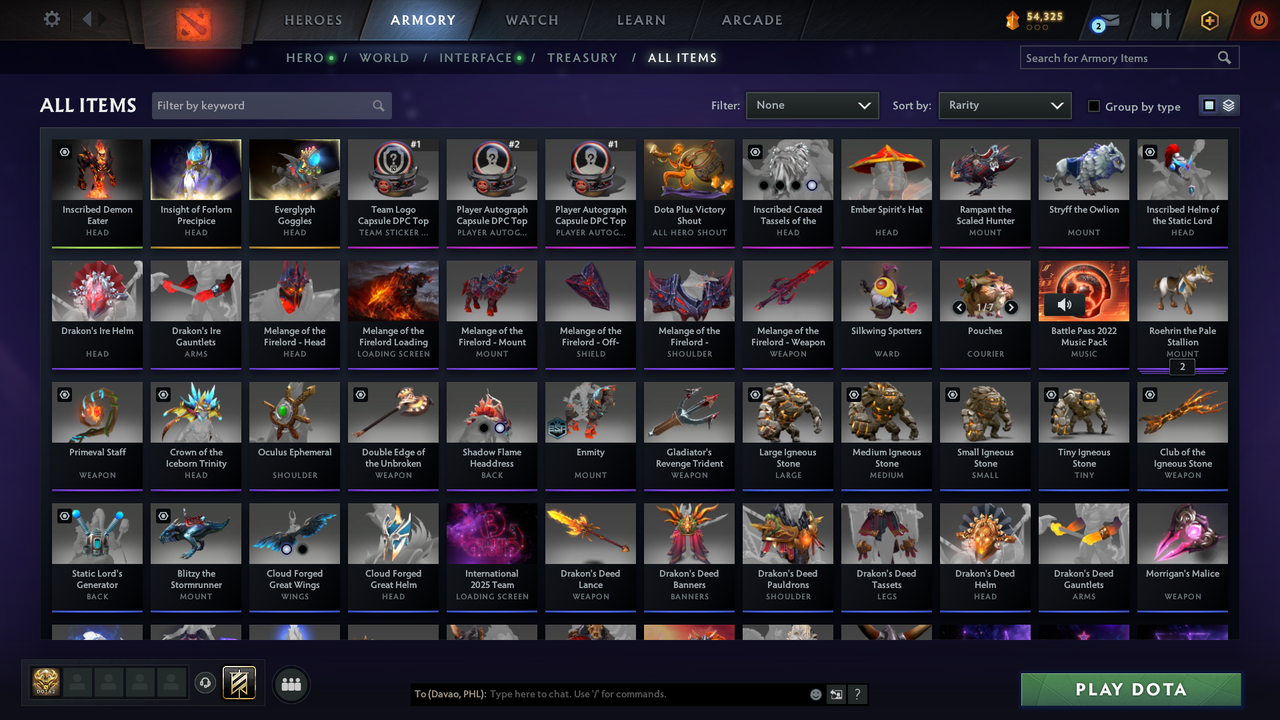
Task: Click the voice chat headphones icon
Action: click(207, 683)
